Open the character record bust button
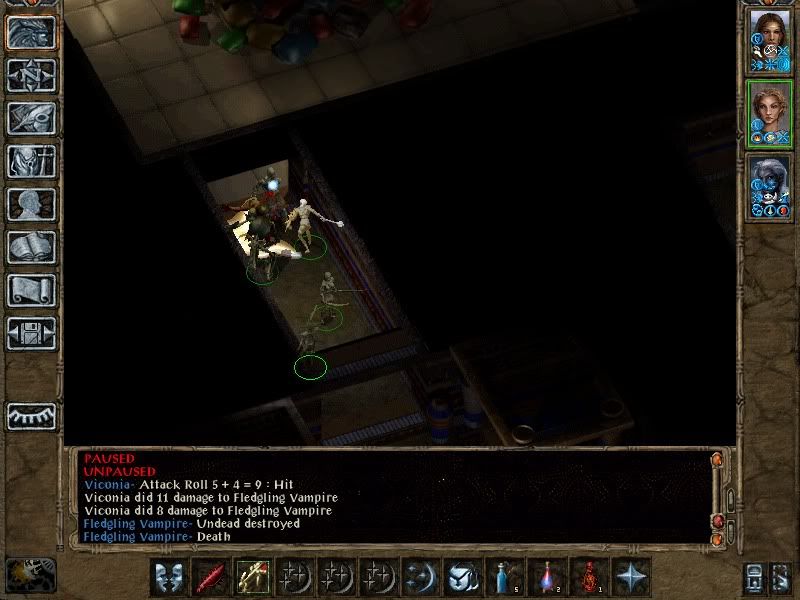 [31, 204]
